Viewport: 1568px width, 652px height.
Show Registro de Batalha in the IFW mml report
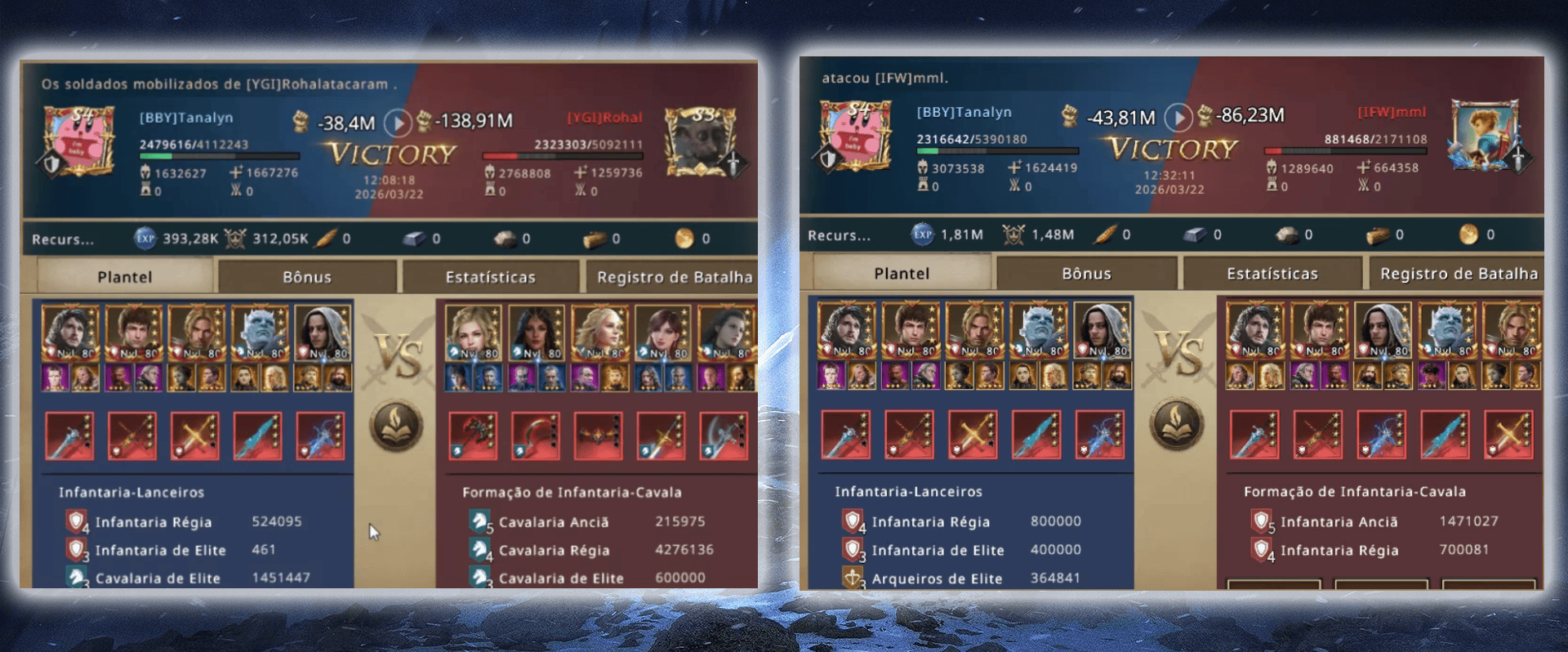click(1458, 274)
